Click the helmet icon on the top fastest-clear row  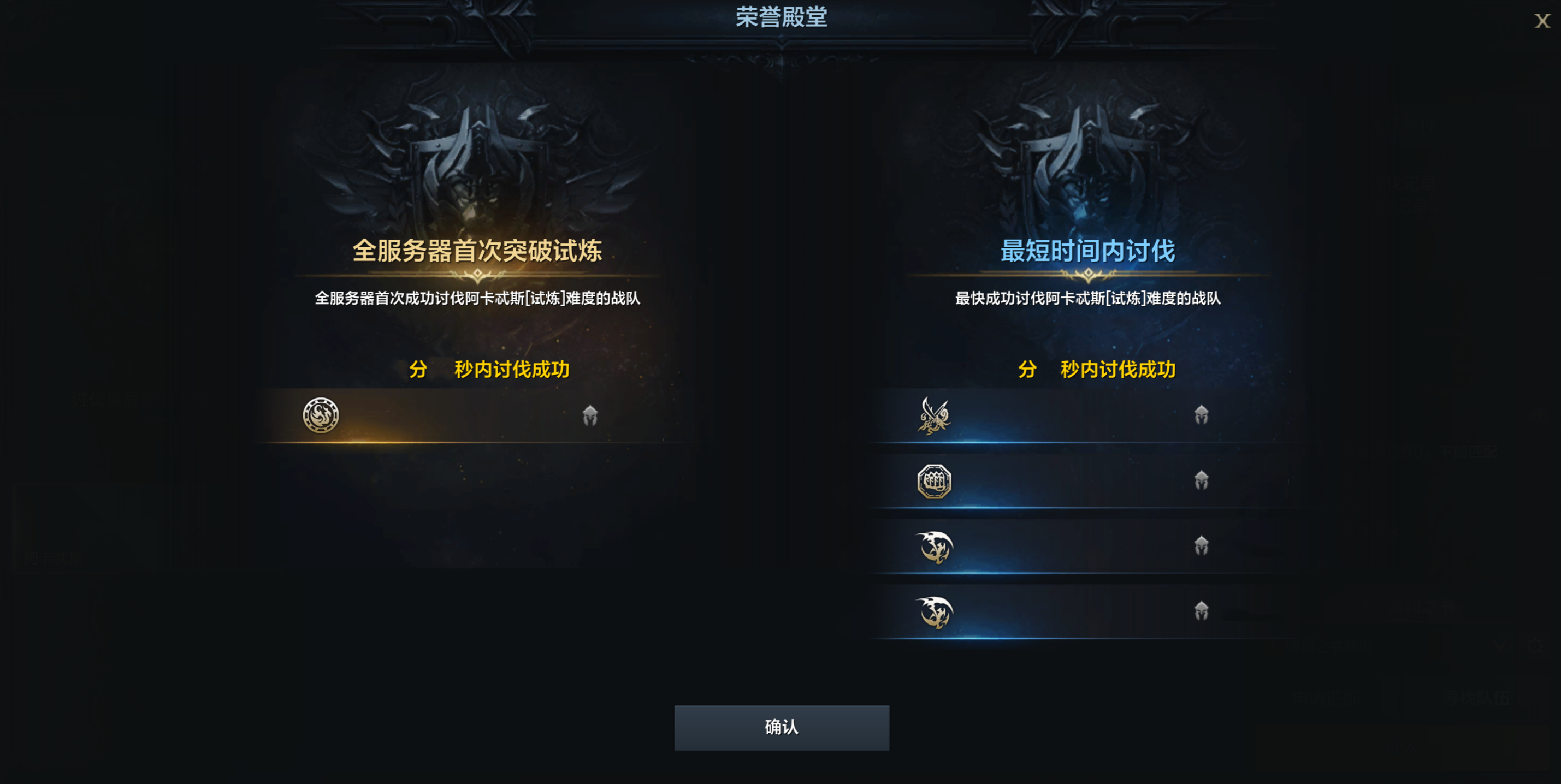point(1201,414)
